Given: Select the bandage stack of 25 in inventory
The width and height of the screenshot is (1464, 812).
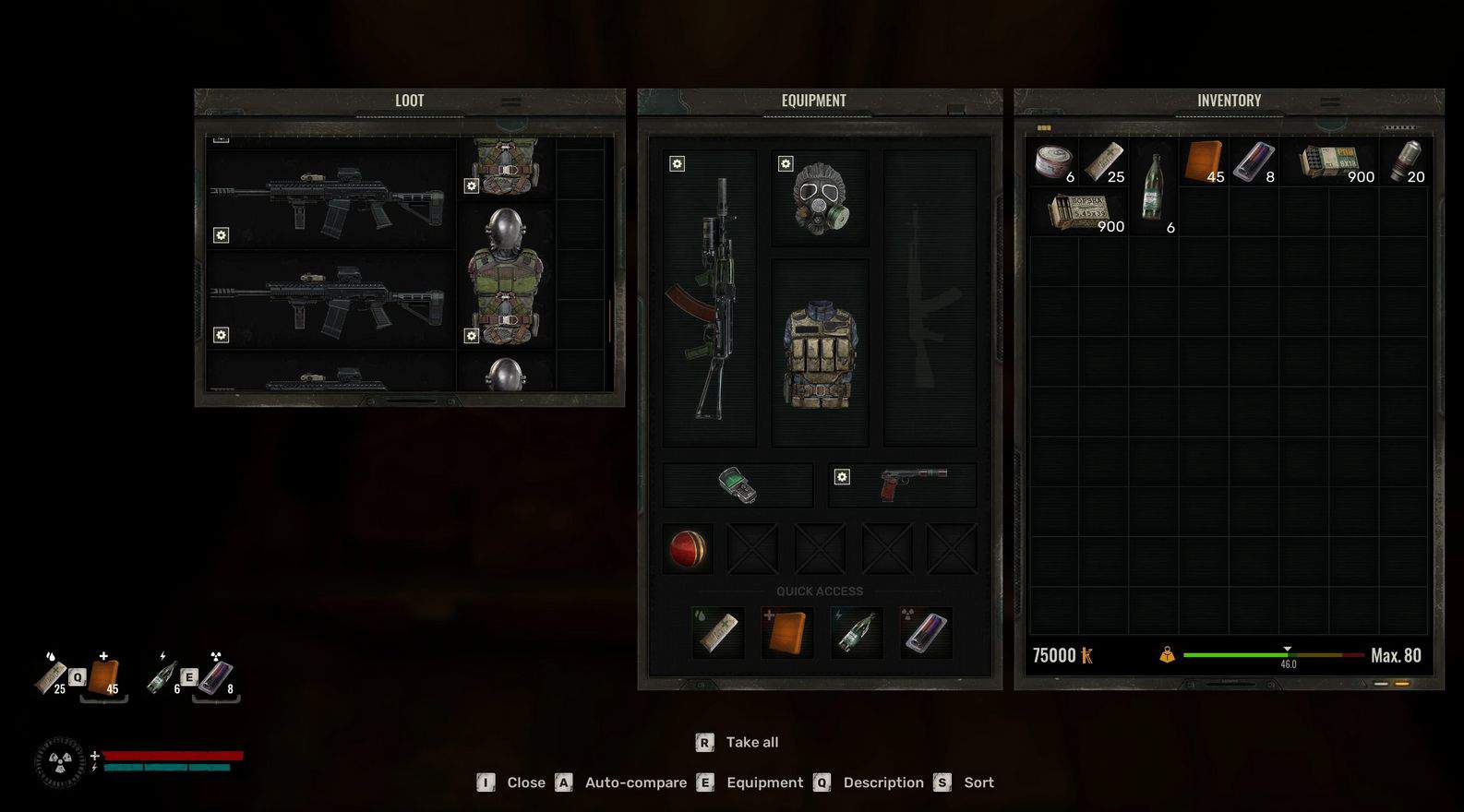Looking at the screenshot, I should (1104, 163).
